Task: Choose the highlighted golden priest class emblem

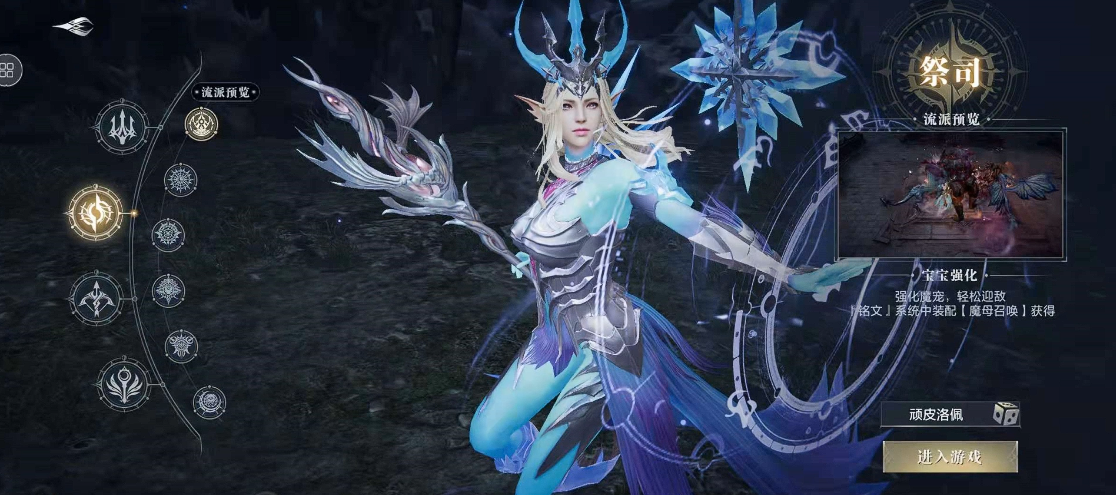Action: pyautogui.click(x=96, y=212)
